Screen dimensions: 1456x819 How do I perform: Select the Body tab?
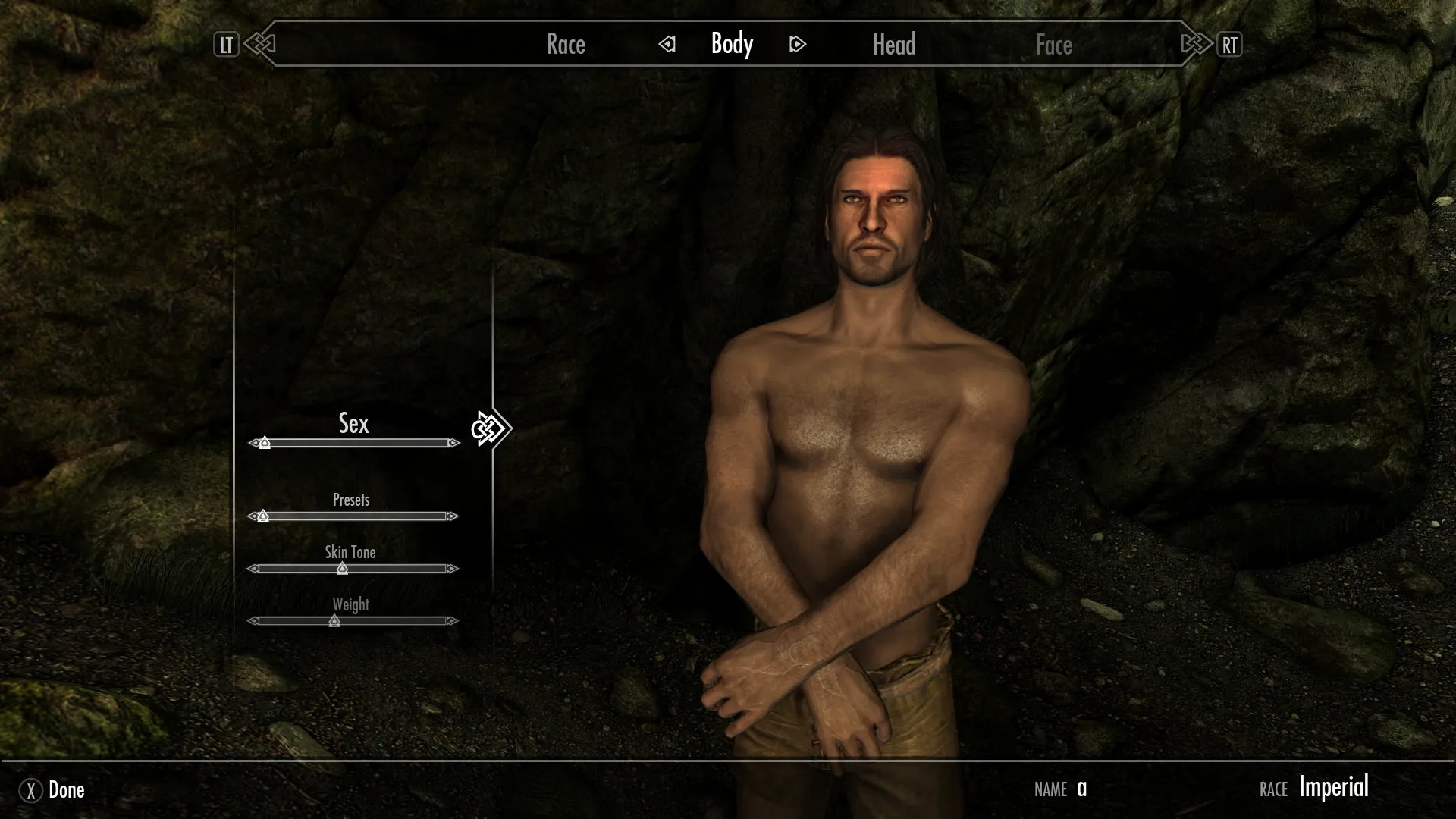pyautogui.click(x=732, y=45)
